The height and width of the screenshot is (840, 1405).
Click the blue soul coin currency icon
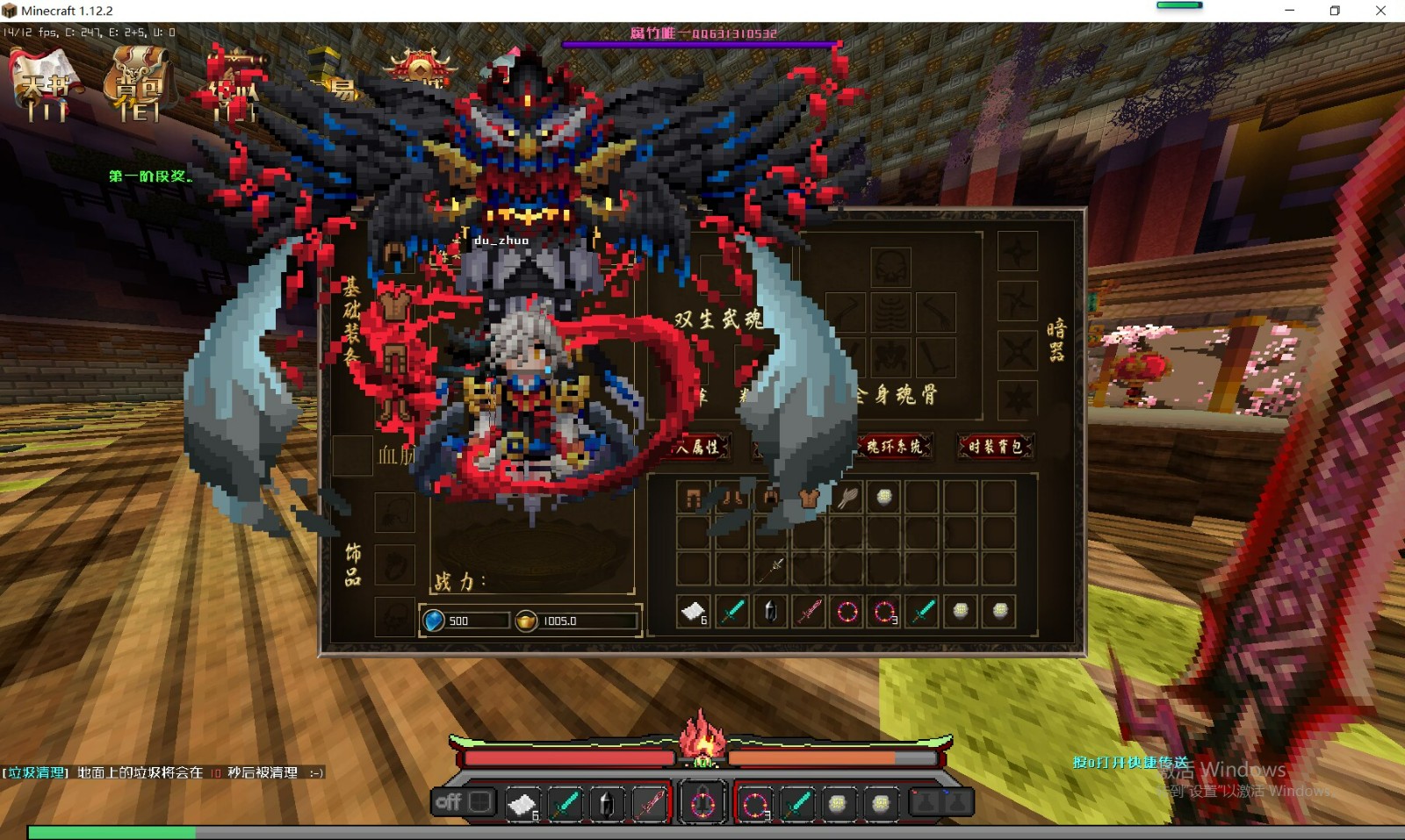tap(435, 621)
